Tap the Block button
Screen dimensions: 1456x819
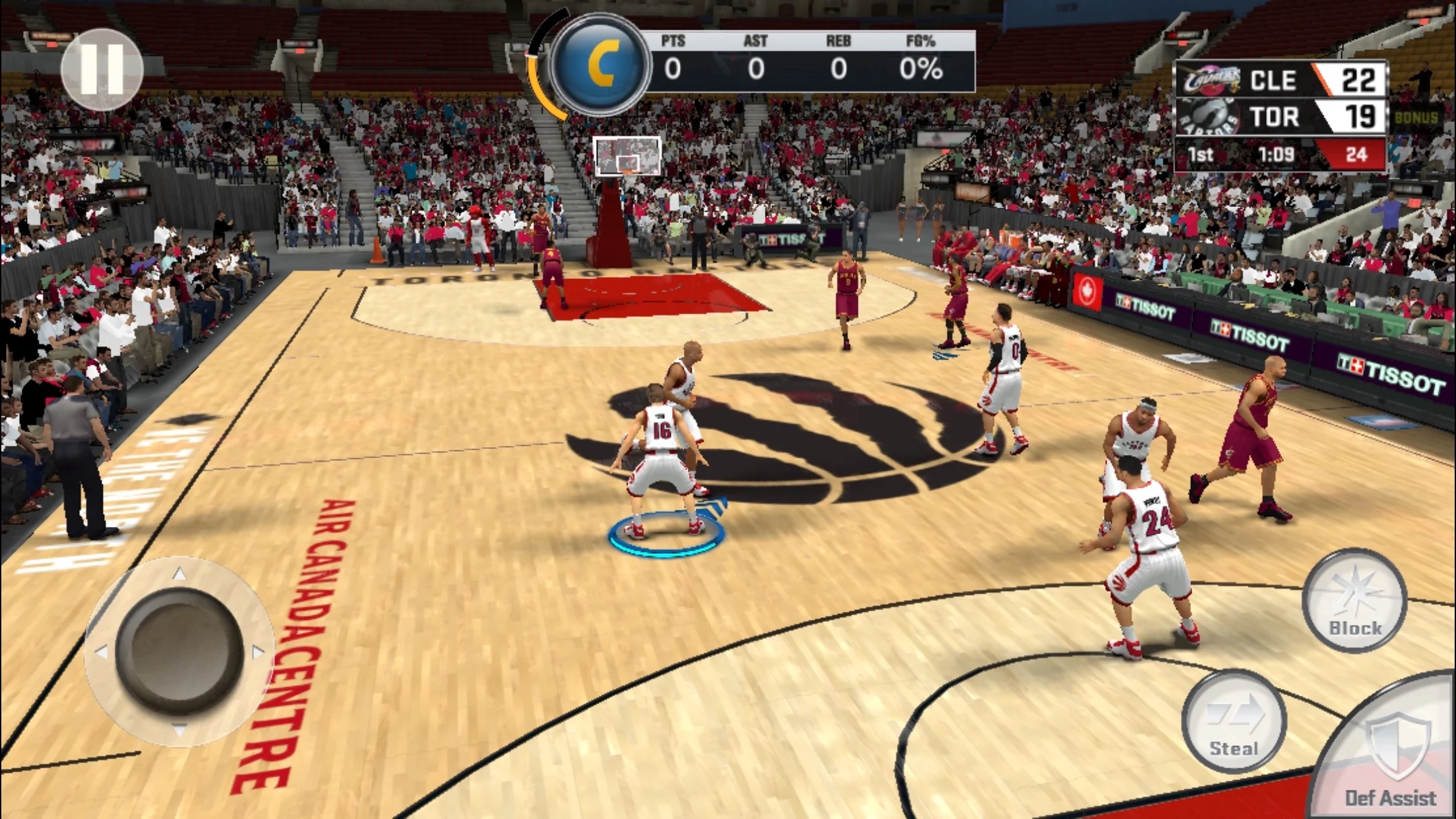[x=1354, y=601]
